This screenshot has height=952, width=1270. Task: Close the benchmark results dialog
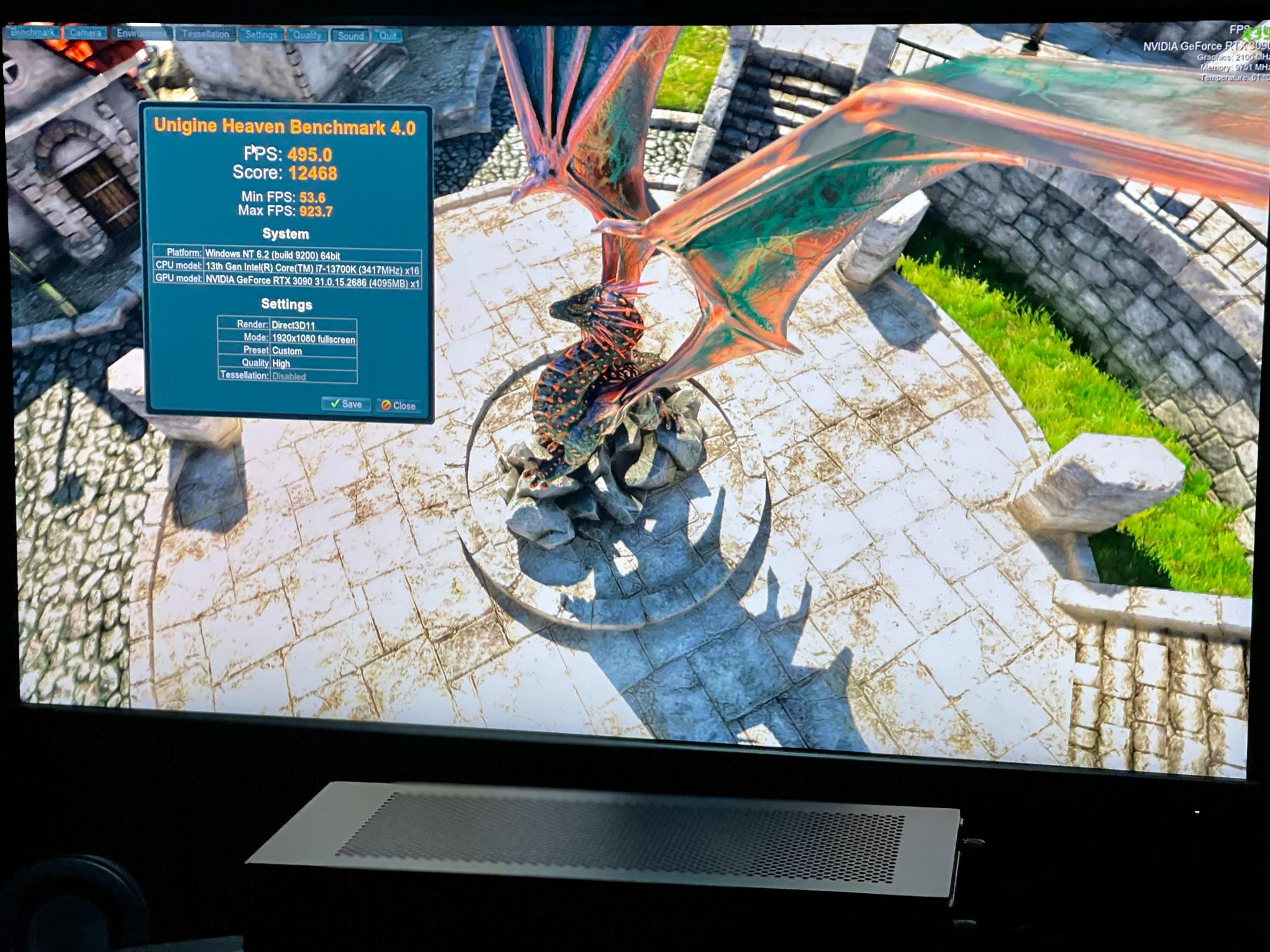pyautogui.click(x=399, y=405)
